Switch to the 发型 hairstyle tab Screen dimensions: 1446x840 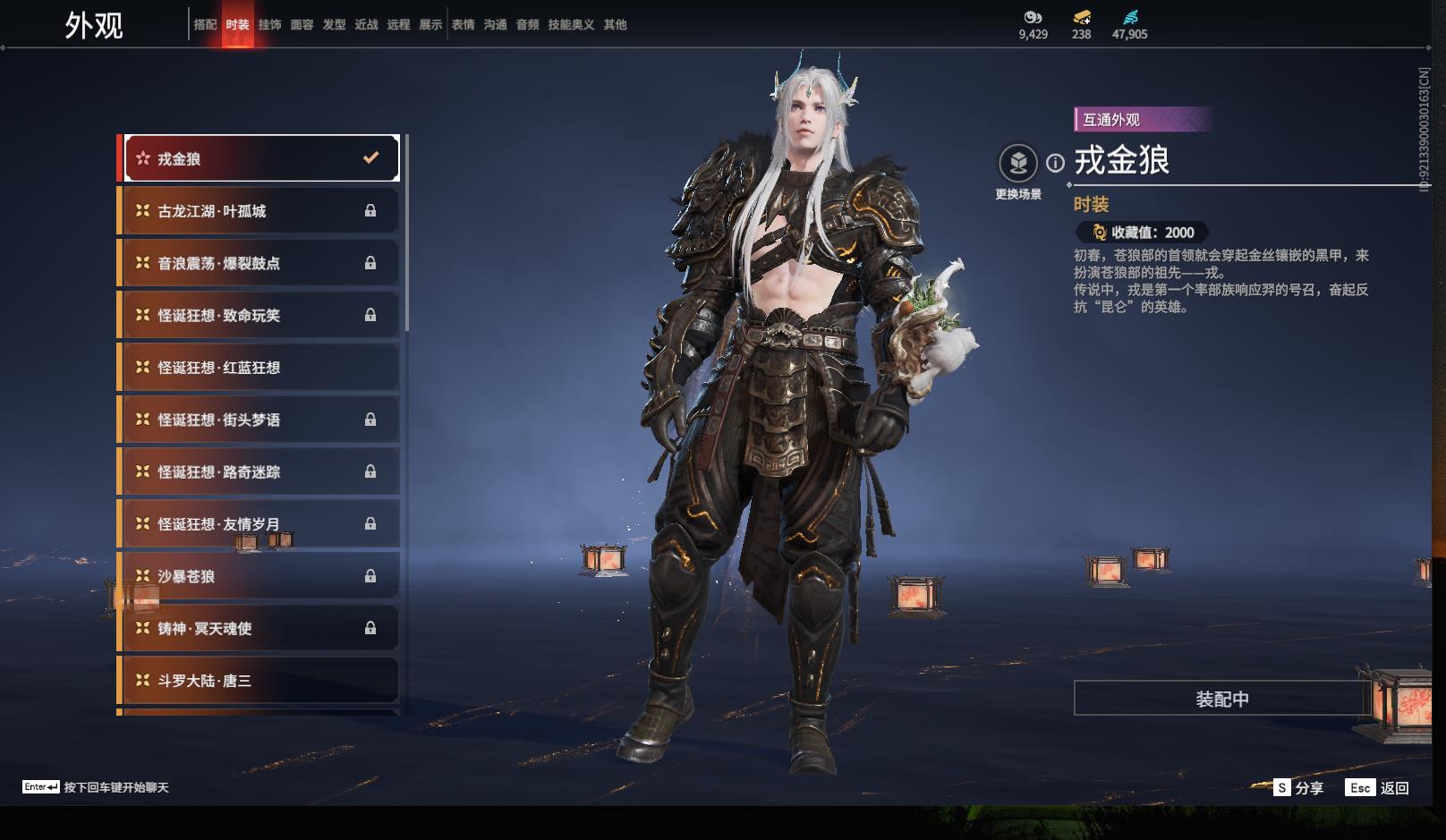334,25
